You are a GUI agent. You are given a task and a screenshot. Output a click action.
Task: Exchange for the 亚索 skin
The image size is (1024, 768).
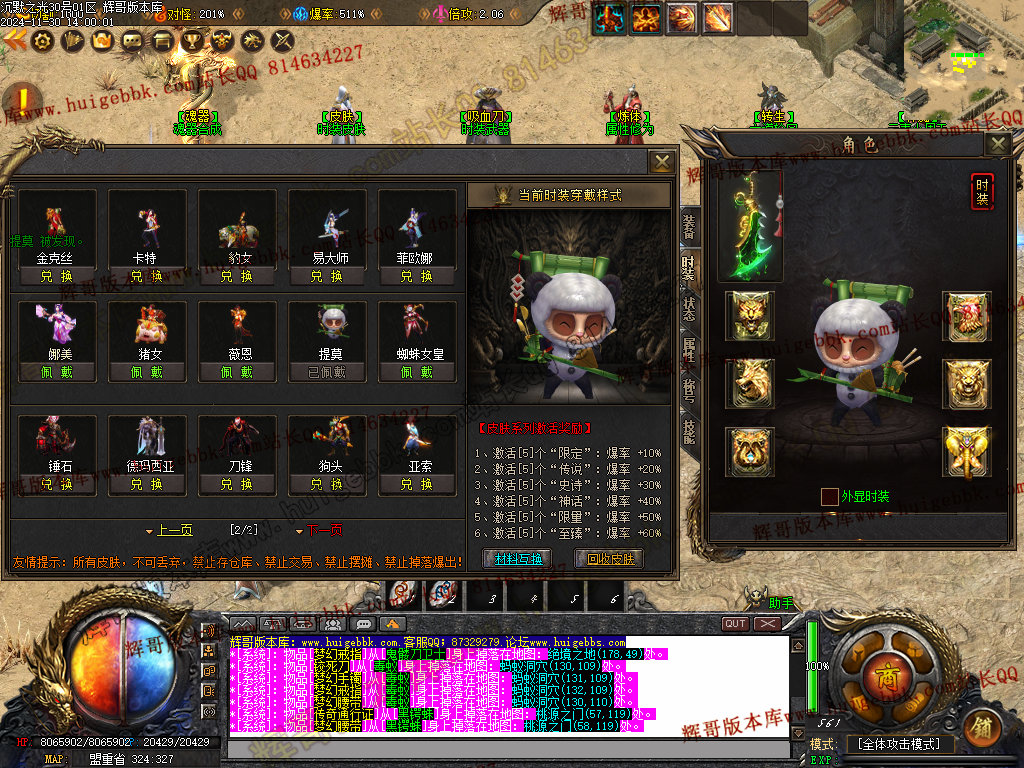click(x=417, y=484)
